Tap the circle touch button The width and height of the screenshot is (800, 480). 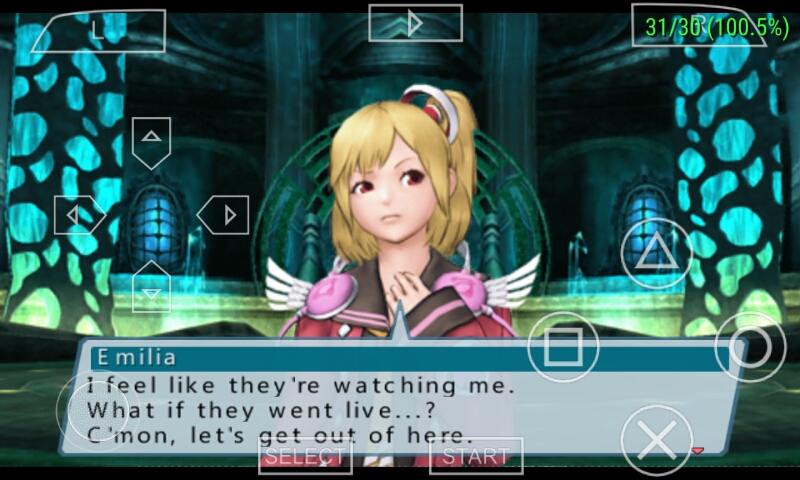pos(751,348)
